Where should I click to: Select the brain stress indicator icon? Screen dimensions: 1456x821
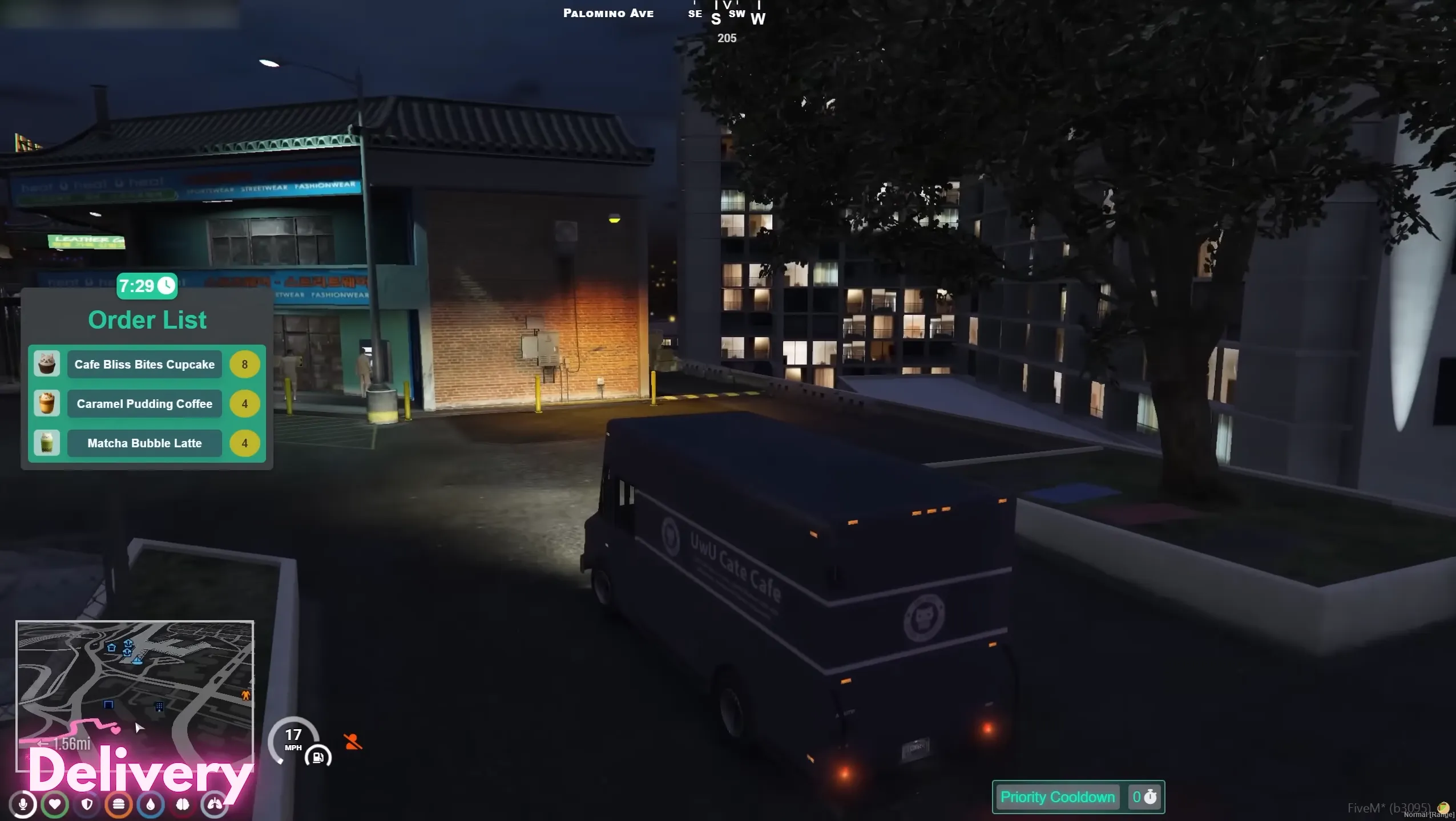[182, 805]
